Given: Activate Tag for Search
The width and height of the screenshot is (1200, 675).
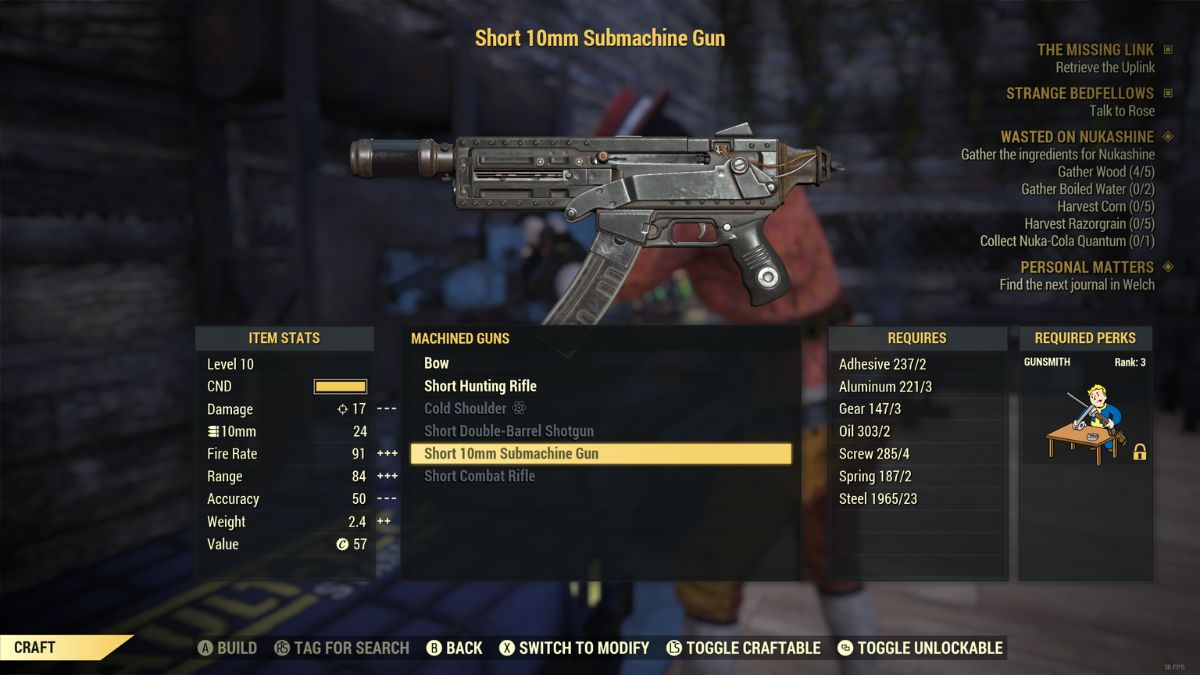Looking at the screenshot, I should point(341,648).
